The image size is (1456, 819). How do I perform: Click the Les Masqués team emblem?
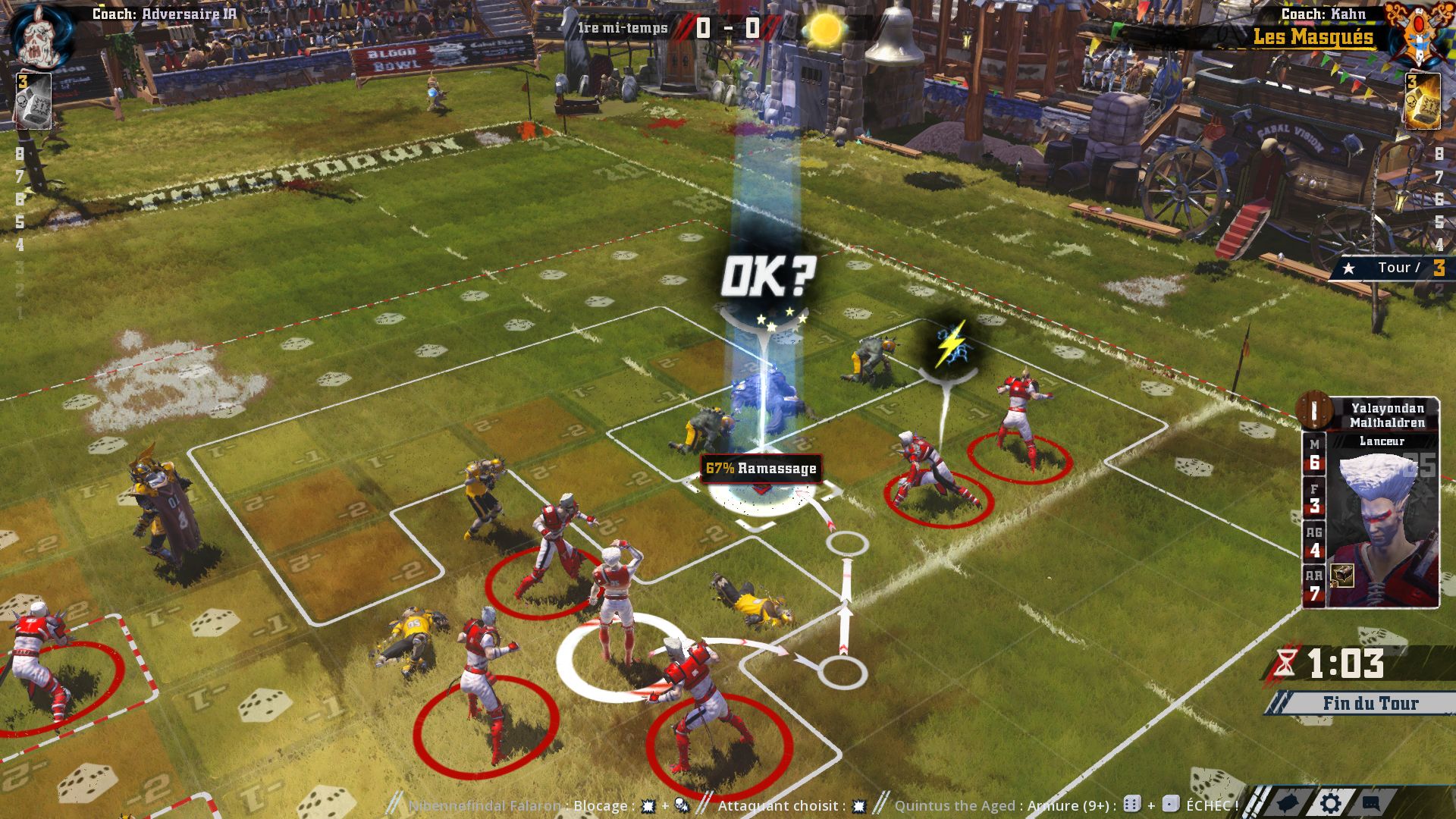coord(1417,34)
